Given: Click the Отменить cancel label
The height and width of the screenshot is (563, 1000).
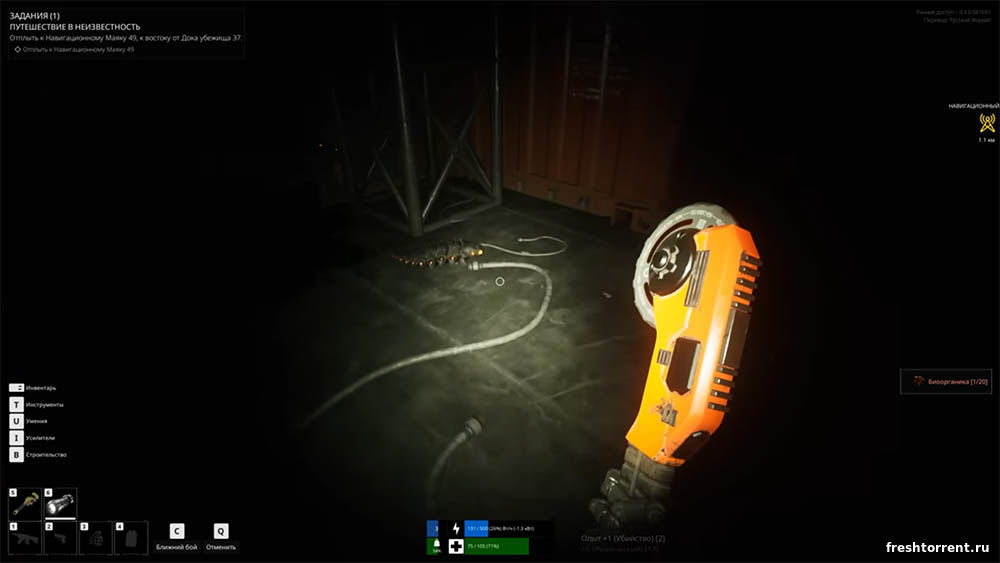Looking at the screenshot, I should 221,547.
